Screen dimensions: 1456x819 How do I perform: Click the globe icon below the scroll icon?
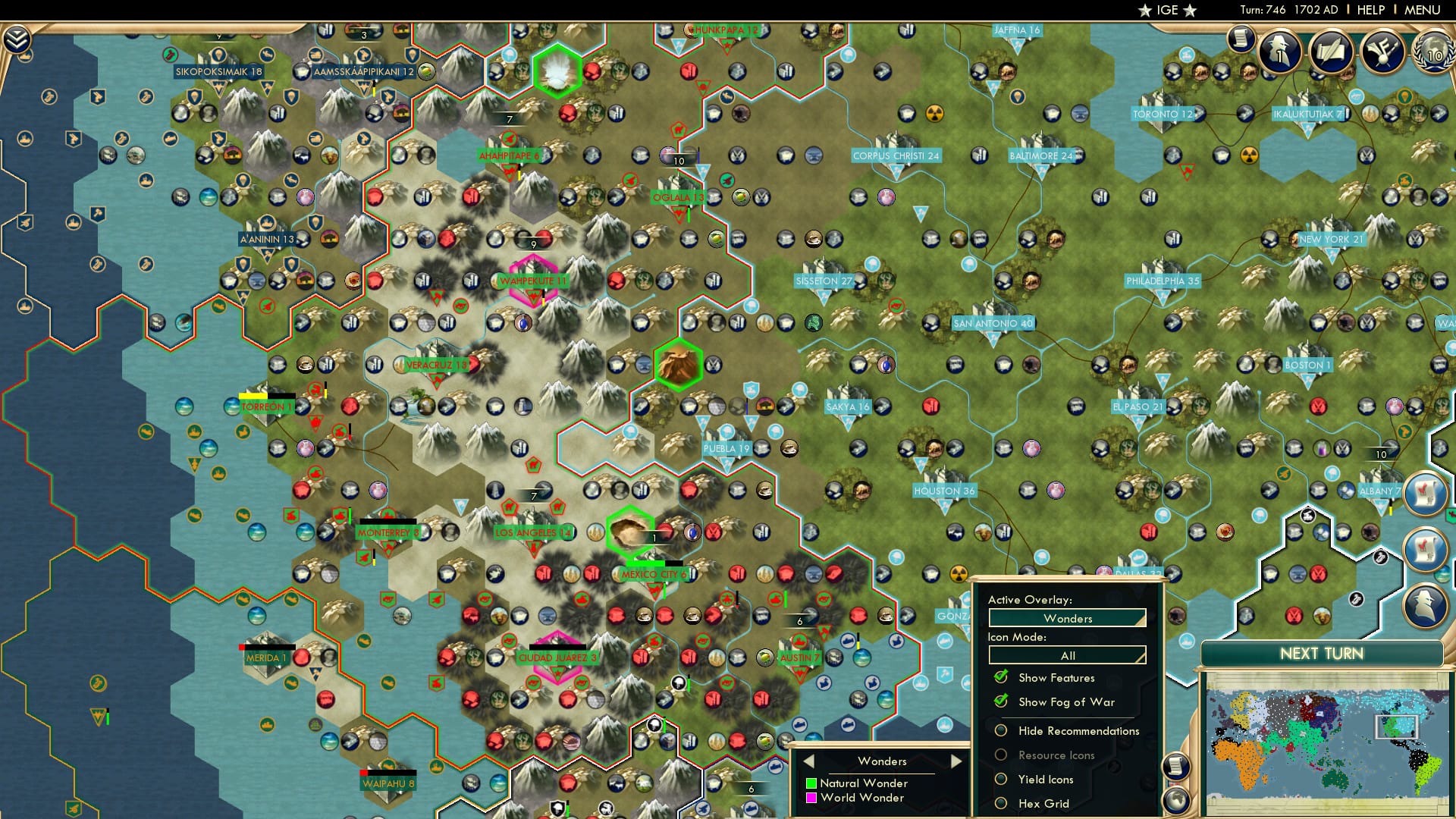click(x=1176, y=800)
